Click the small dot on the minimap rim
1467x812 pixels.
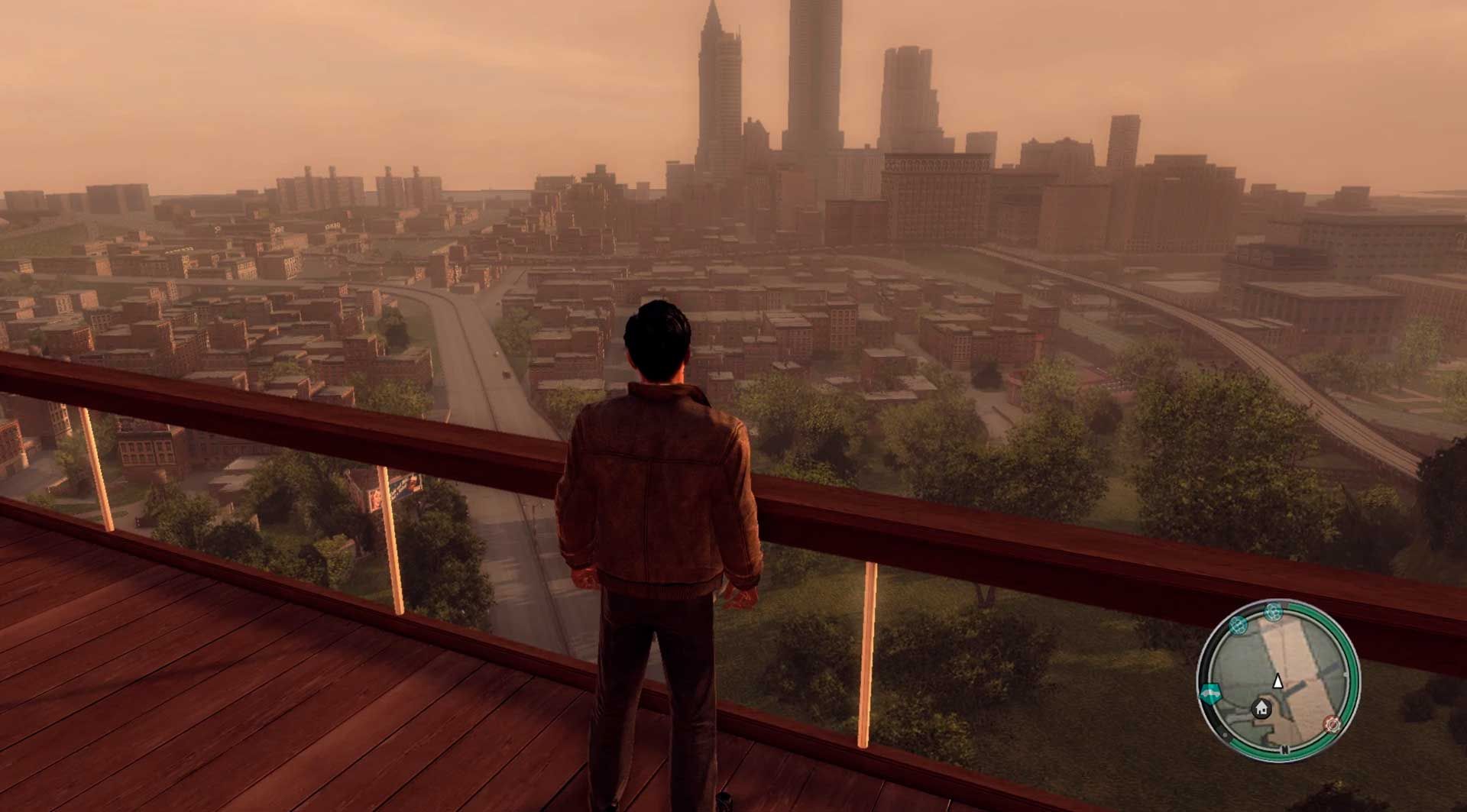(1225, 735)
